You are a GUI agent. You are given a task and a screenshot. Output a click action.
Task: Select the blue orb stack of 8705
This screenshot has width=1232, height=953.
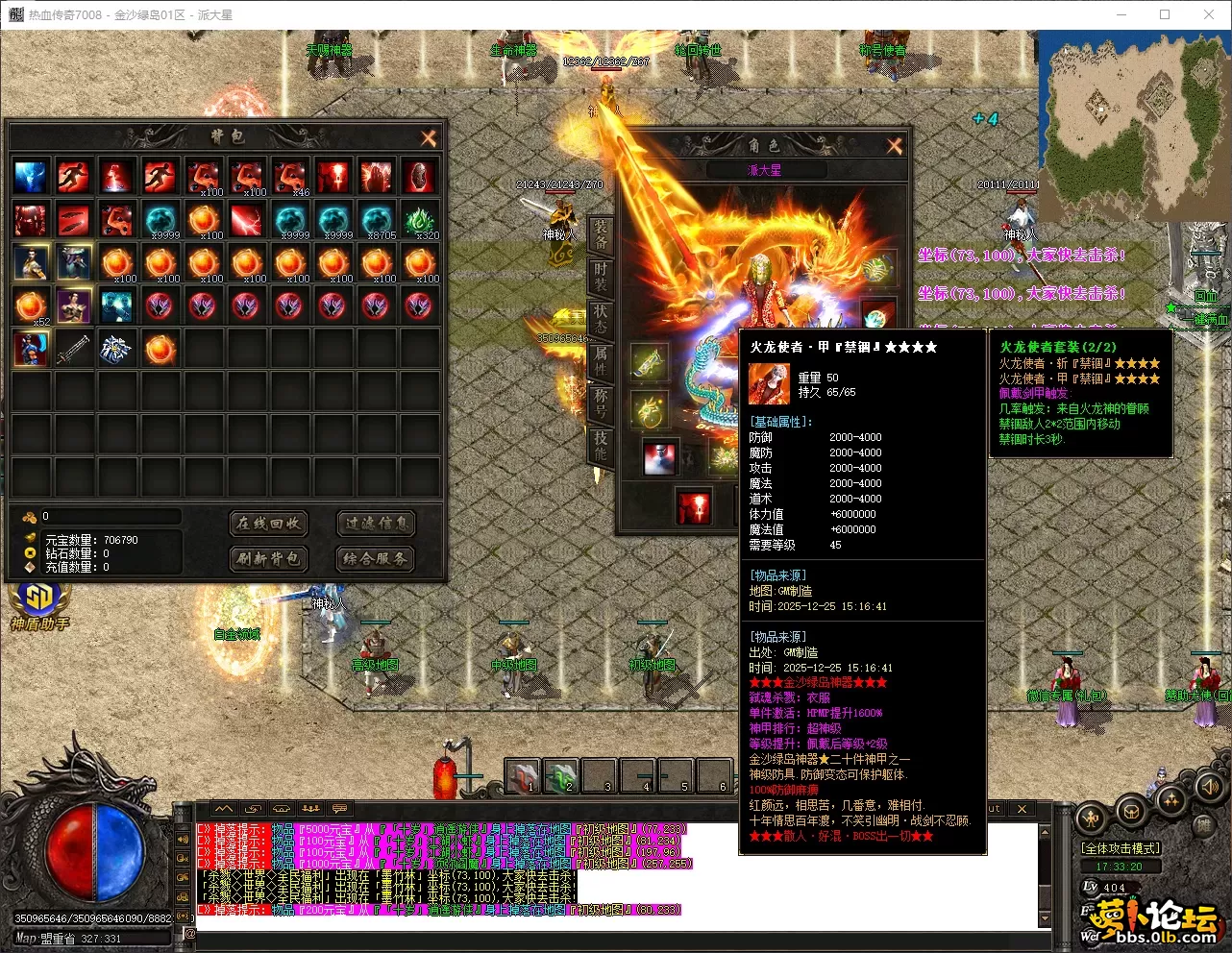pyautogui.click(x=377, y=220)
